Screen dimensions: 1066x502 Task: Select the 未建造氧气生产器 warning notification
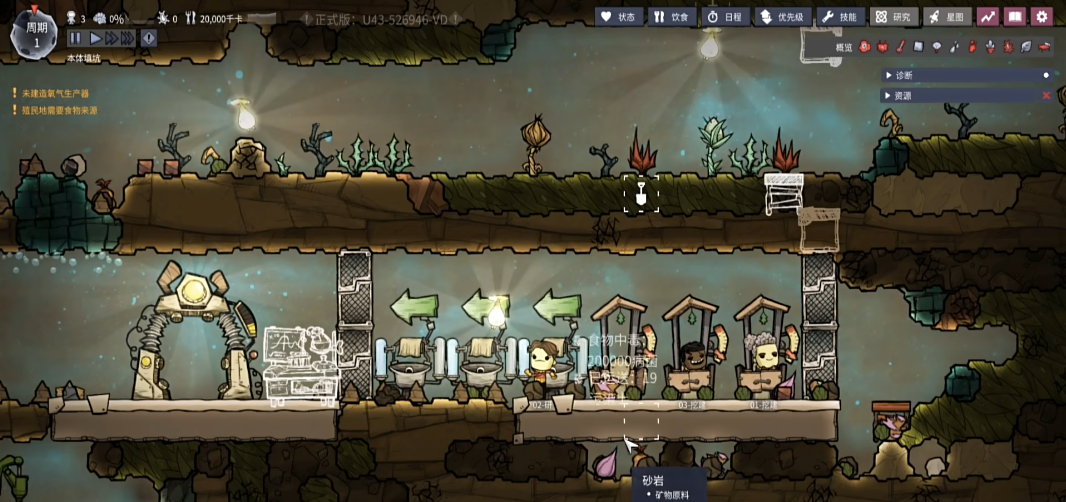[x=55, y=93]
